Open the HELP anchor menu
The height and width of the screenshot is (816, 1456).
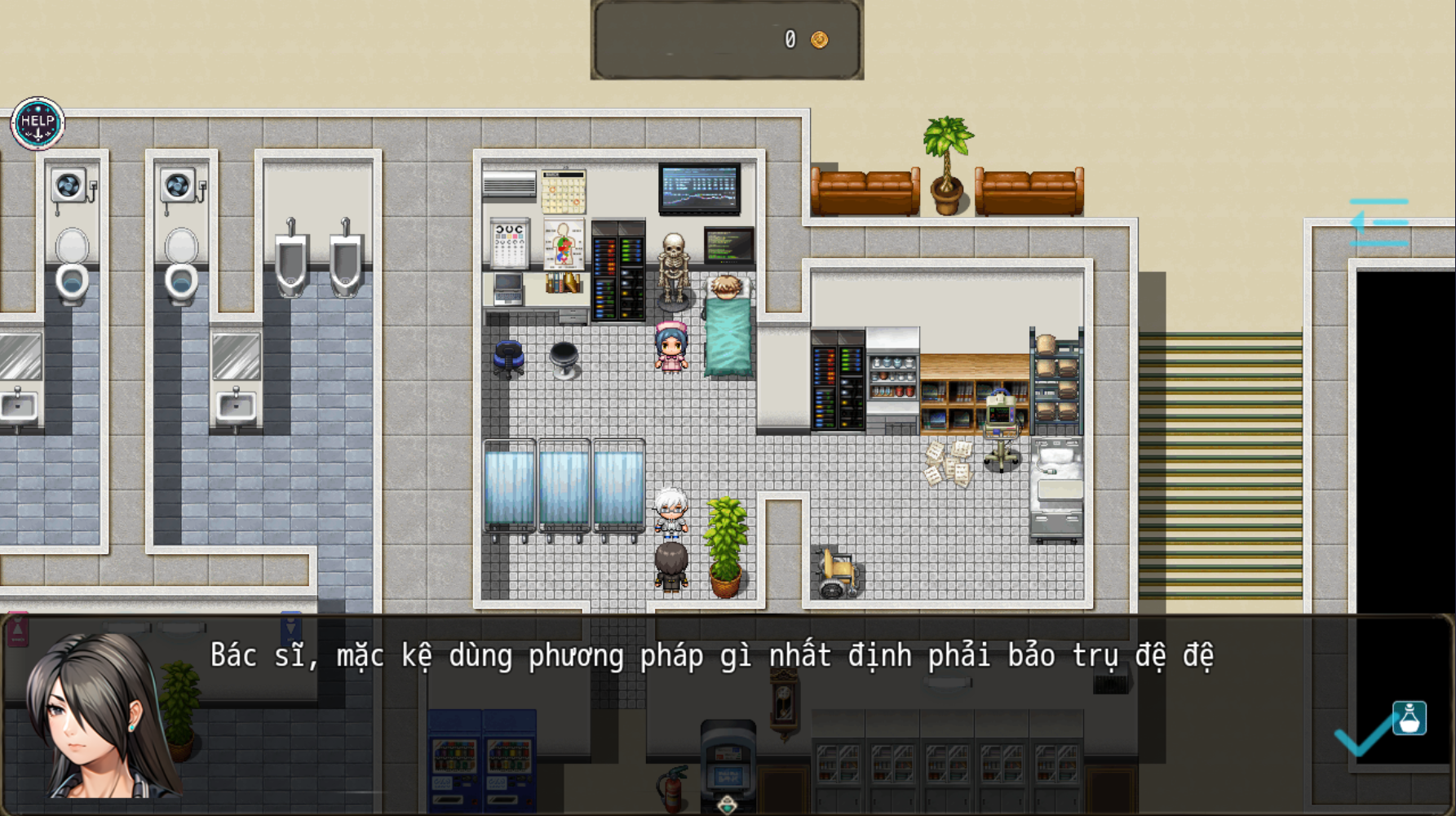click(38, 122)
